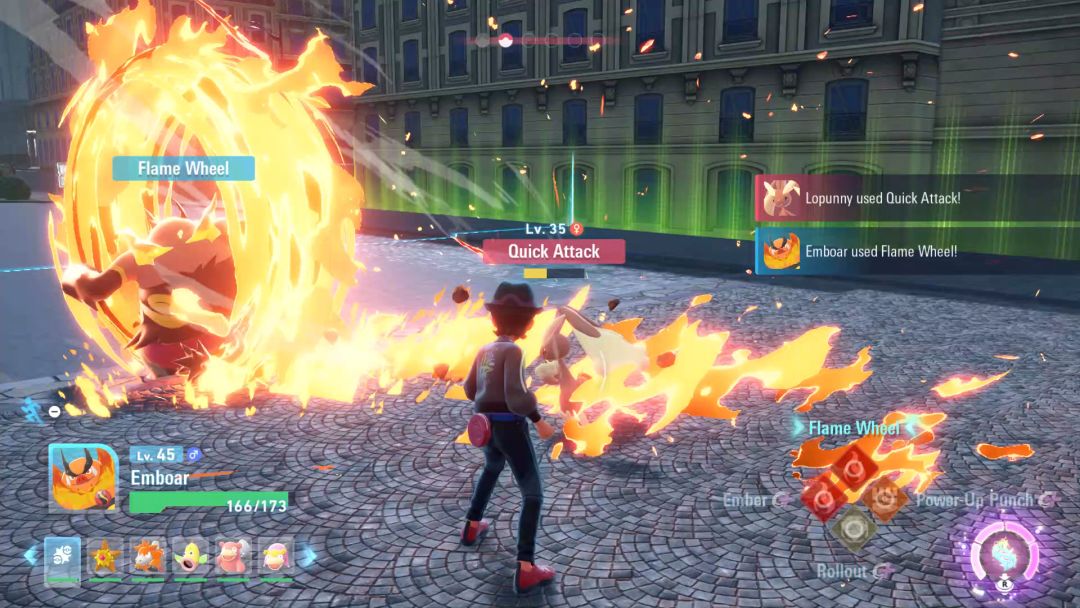Viewport: 1080px width, 608px height.
Task: Choose the Power-Up Punch move icon
Action: [884, 497]
